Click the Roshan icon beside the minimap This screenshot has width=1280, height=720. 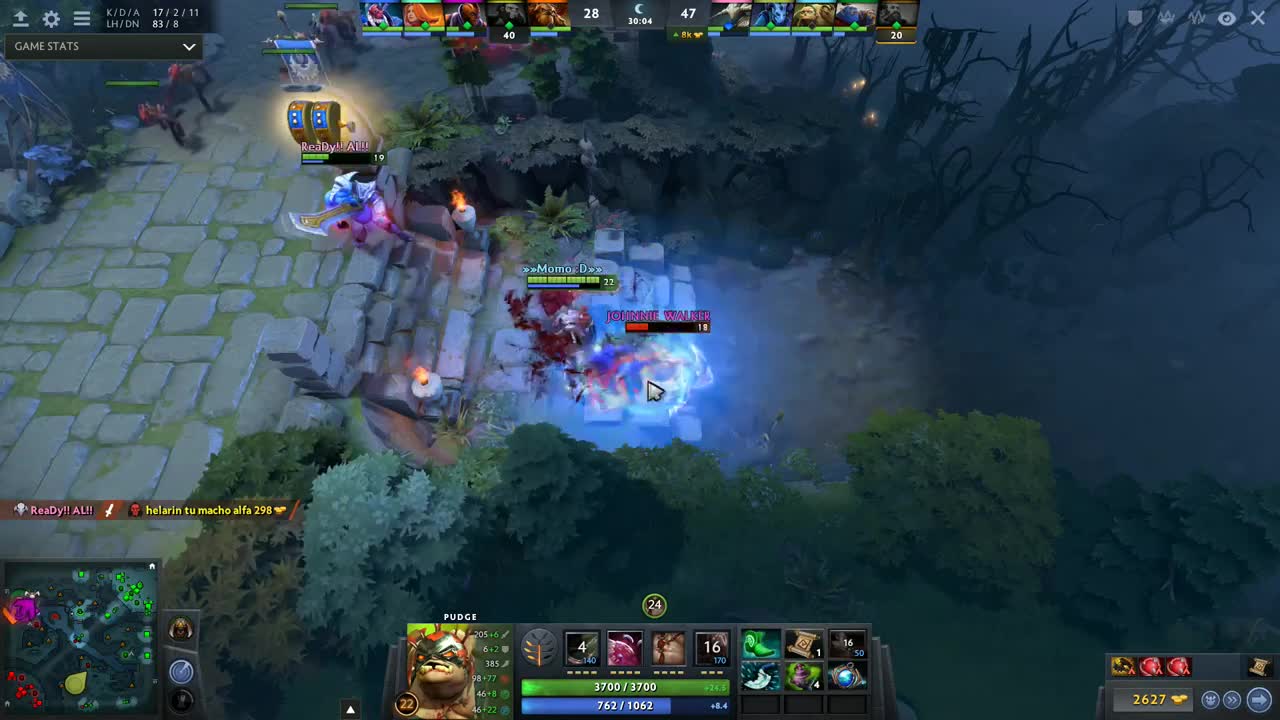181,630
